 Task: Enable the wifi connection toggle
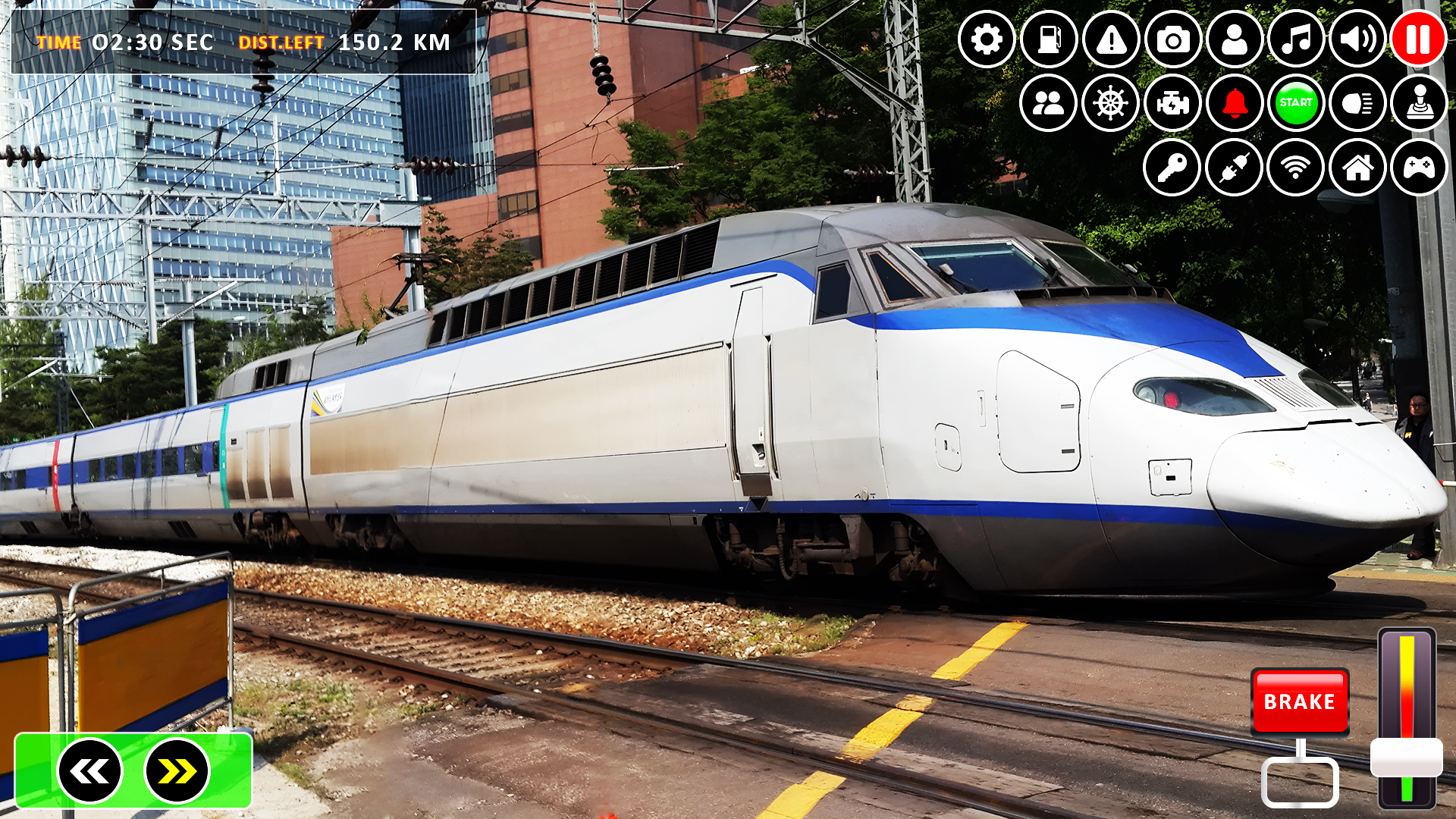point(1294,168)
